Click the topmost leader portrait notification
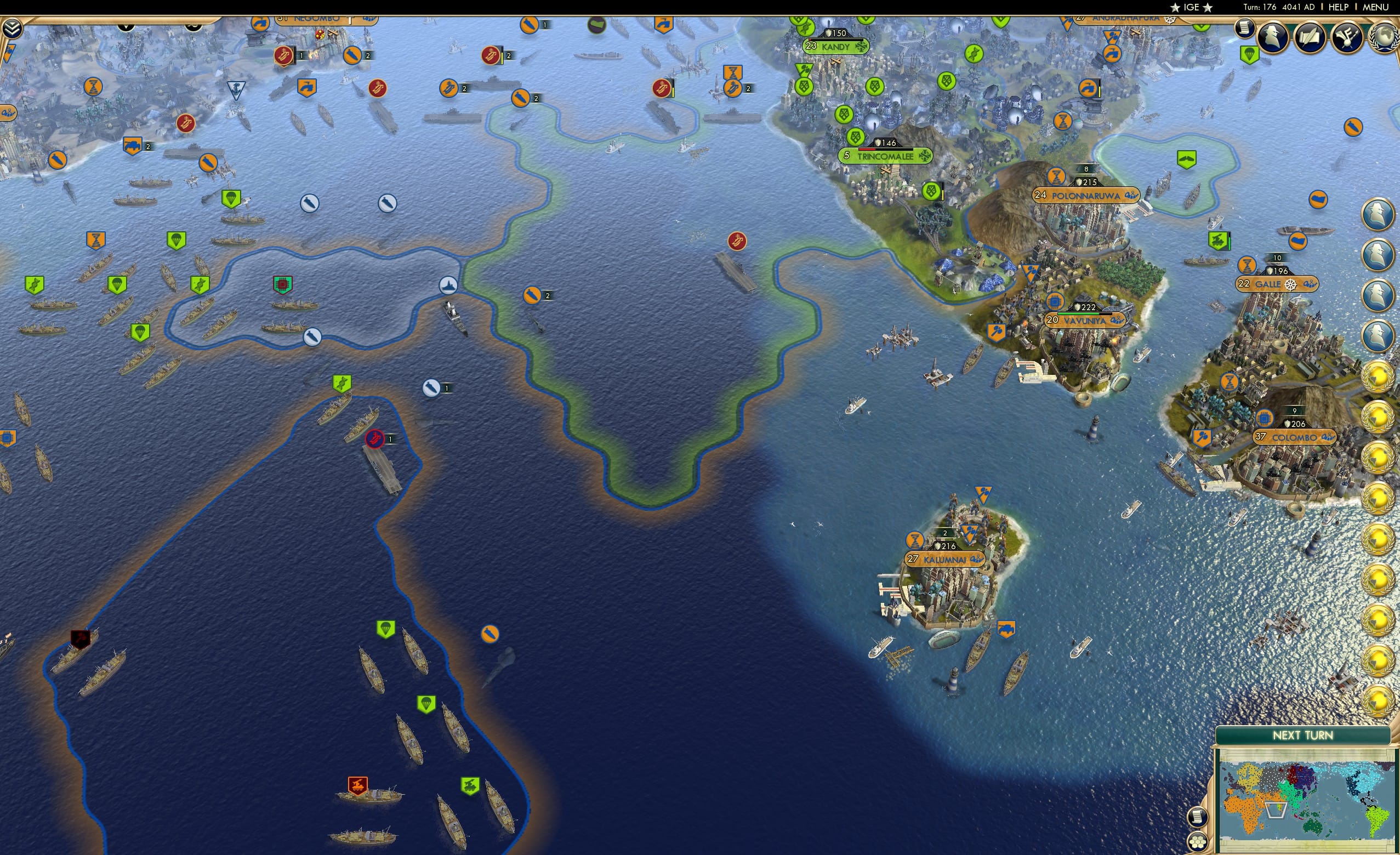The width and height of the screenshot is (1400, 855). (1378, 214)
